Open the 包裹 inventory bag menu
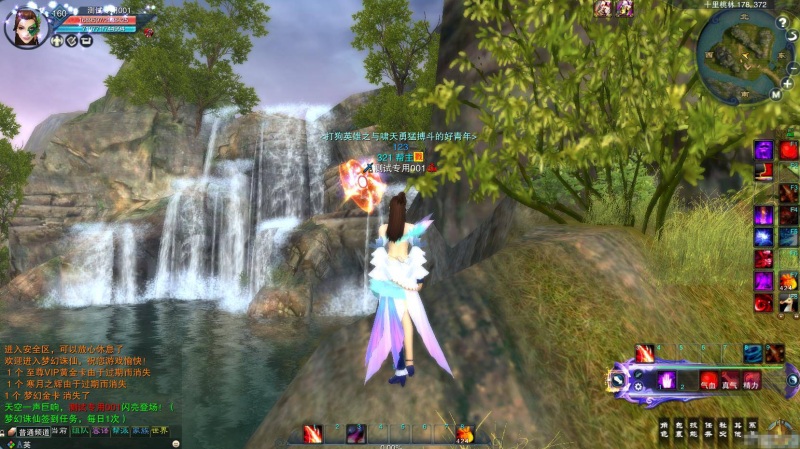 (680, 429)
